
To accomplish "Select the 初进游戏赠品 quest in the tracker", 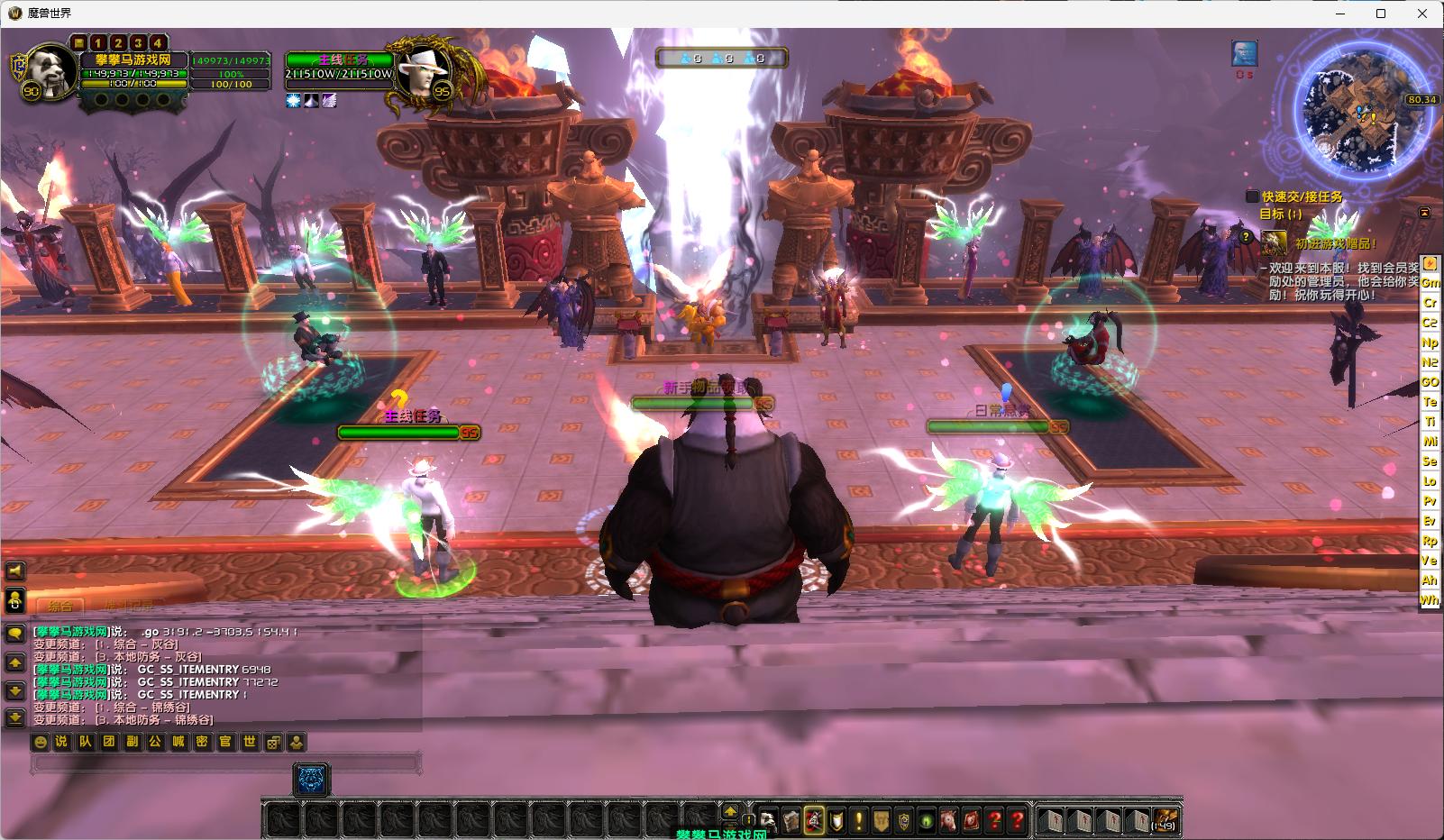I will point(1336,243).
